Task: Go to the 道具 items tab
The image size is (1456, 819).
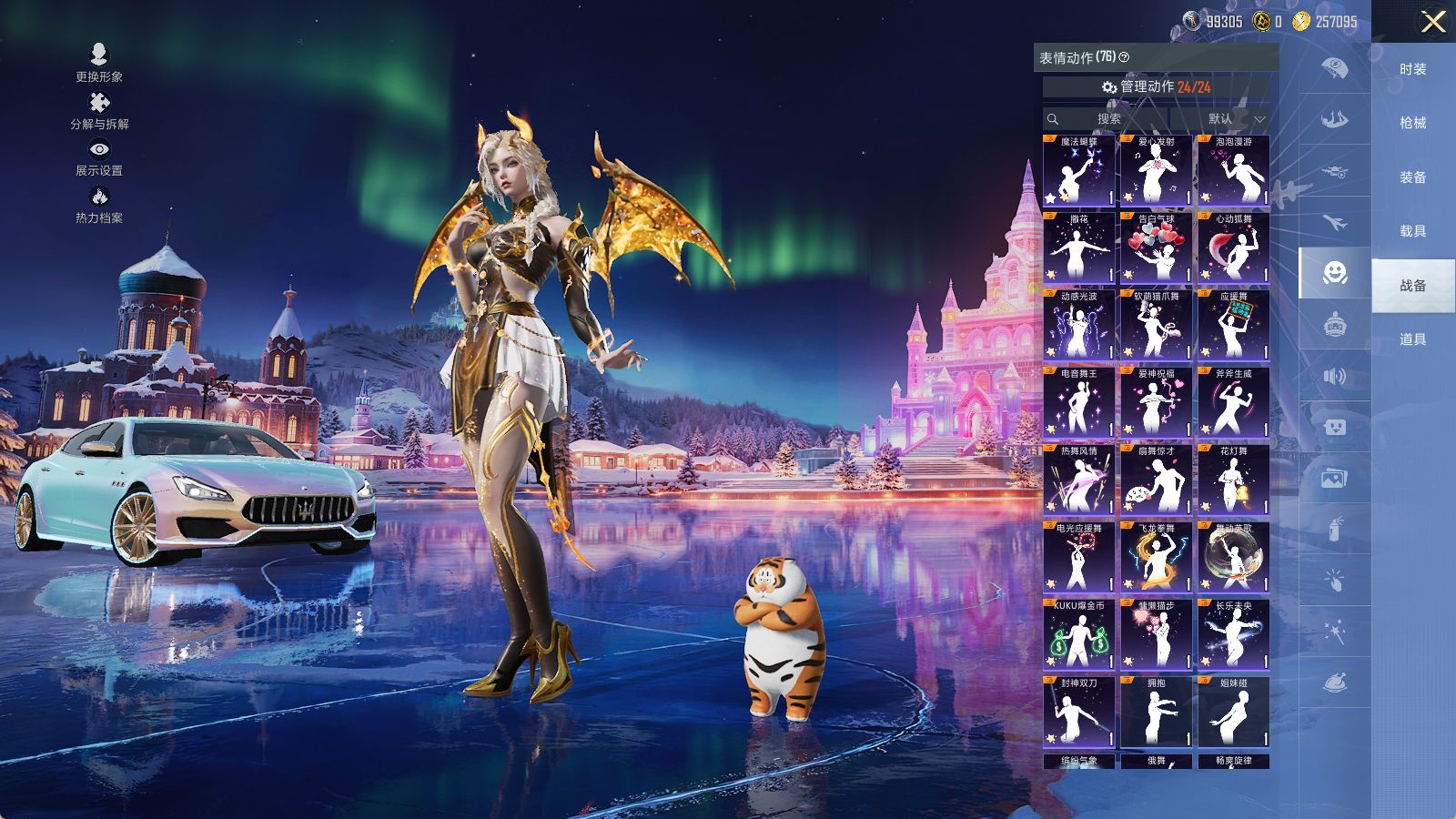Action: pos(1412,339)
